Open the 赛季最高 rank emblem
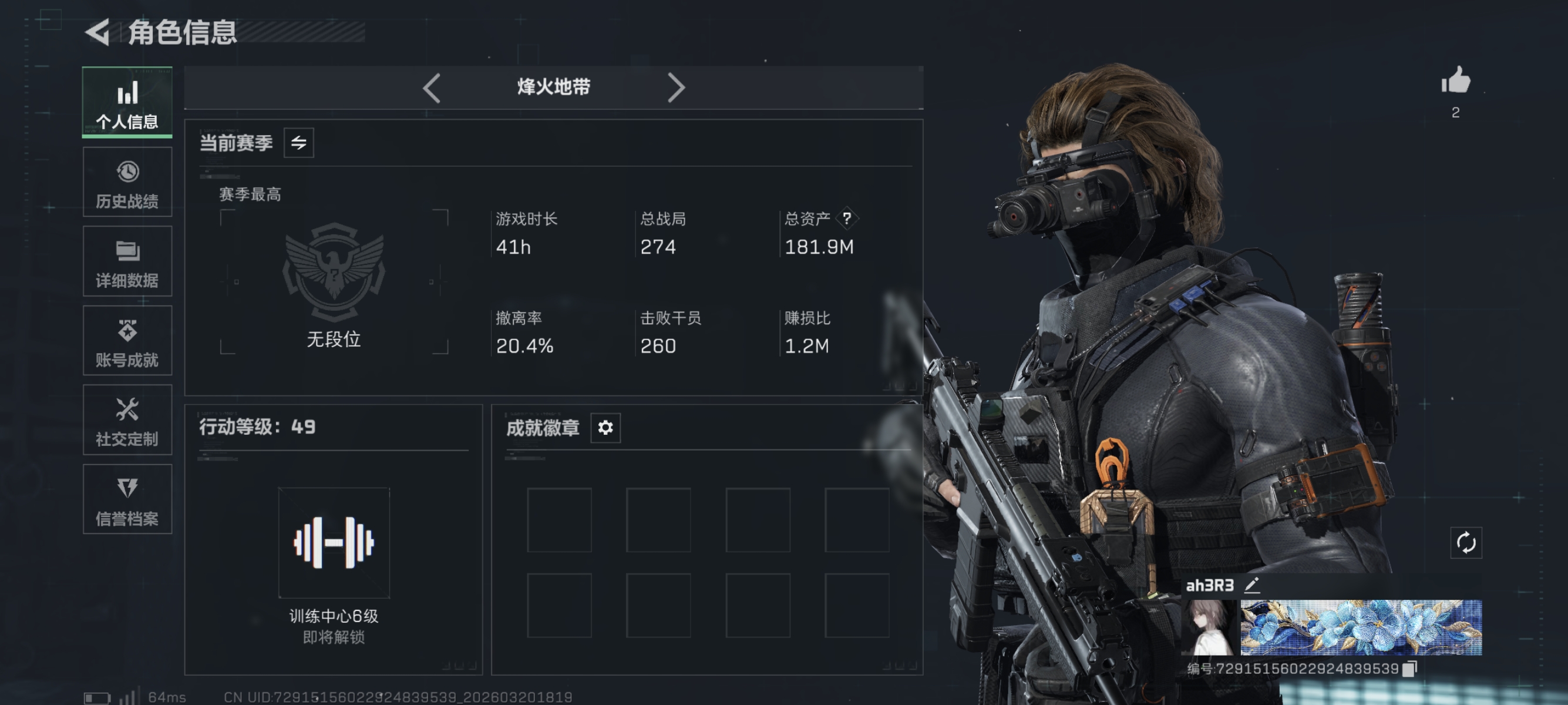Screen dimensions: 1568x705 pyautogui.click(x=334, y=274)
